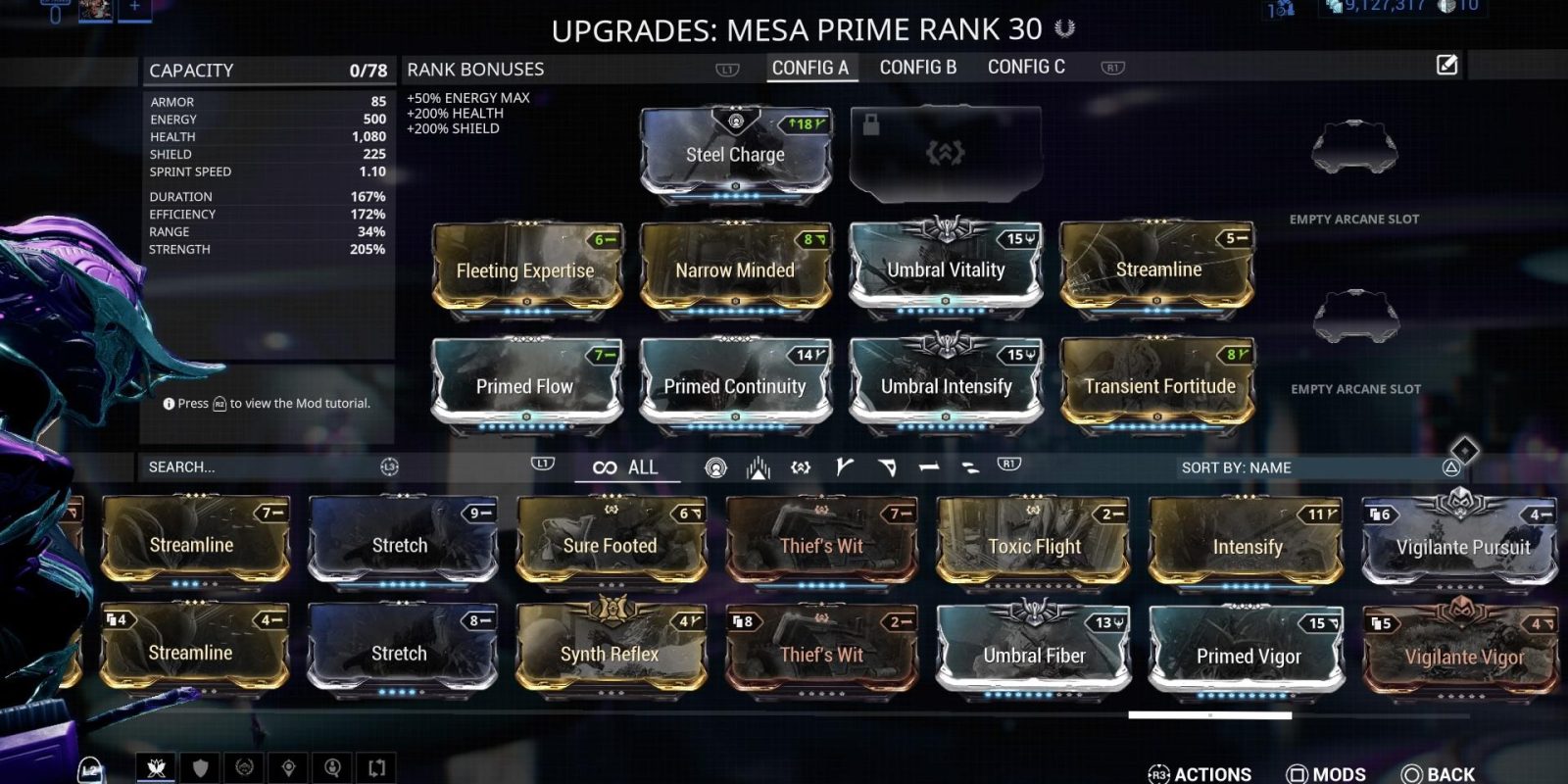This screenshot has height=784, width=1568.
Task: Select the Aura mod filter icon
Action: 715,467
